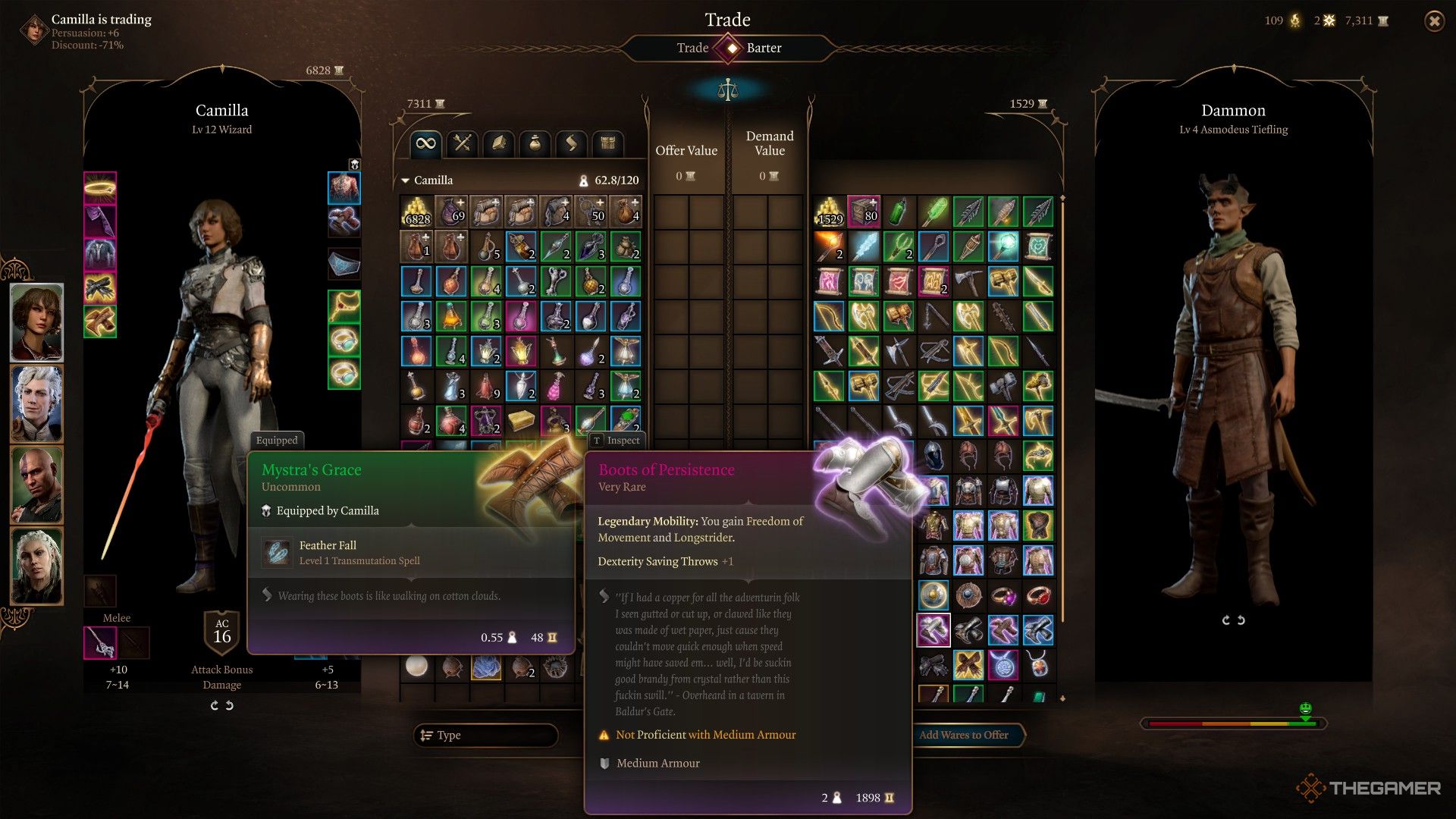Select the treasure chest filter tab
The image size is (1456, 819).
coord(607,143)
